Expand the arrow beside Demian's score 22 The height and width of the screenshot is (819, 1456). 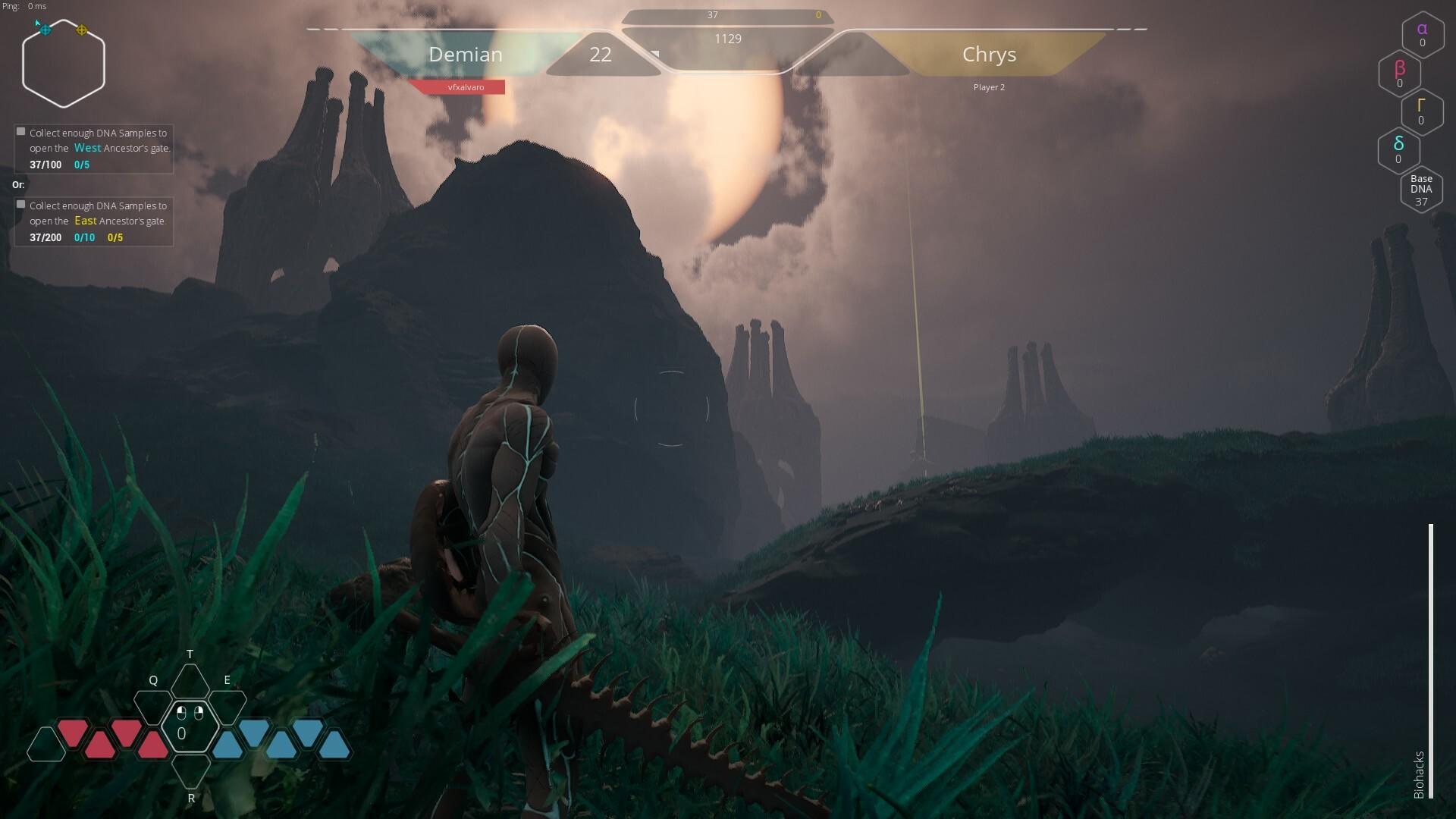click(654, 54)
